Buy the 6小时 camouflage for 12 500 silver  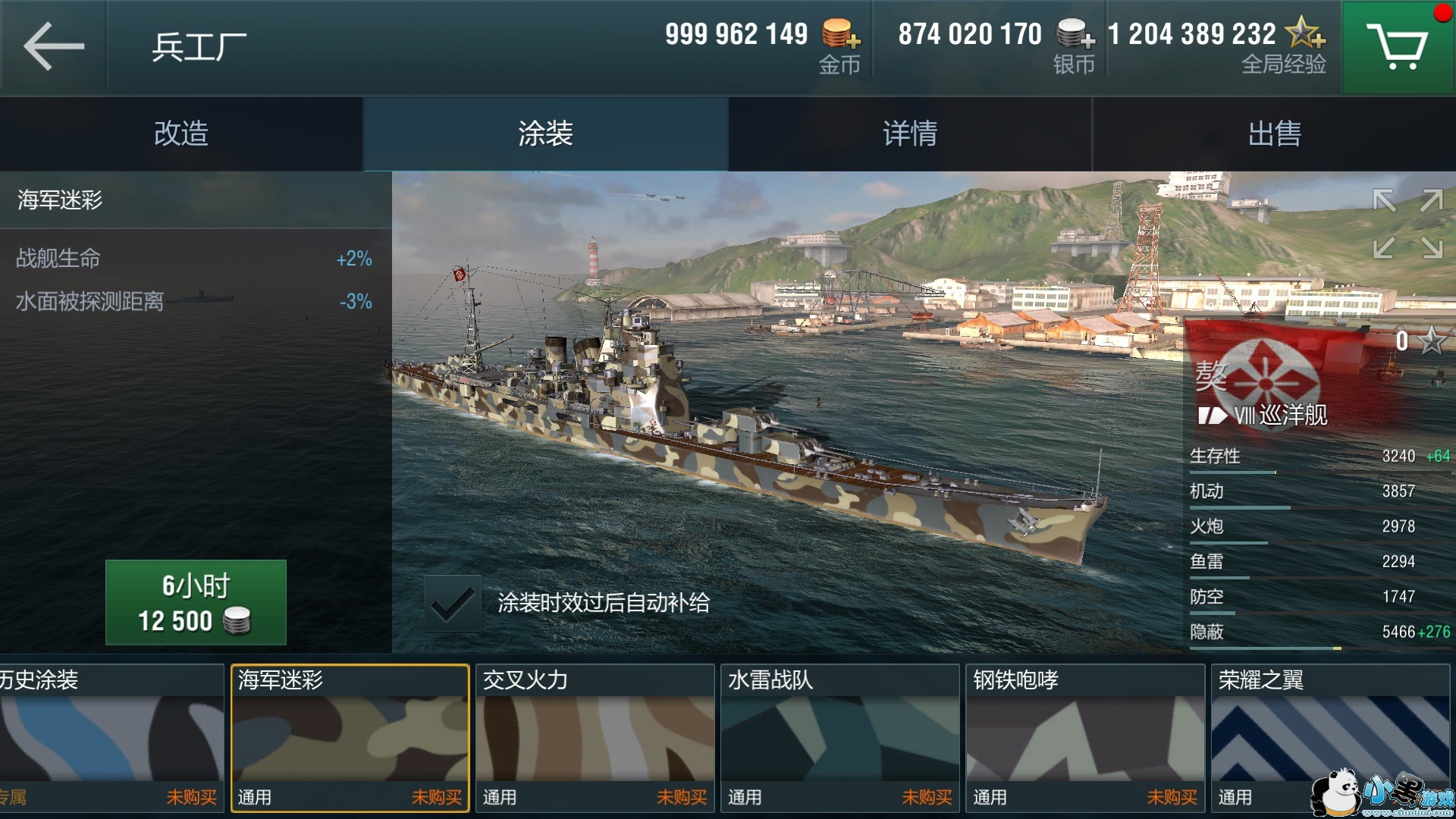click(196, 603)
